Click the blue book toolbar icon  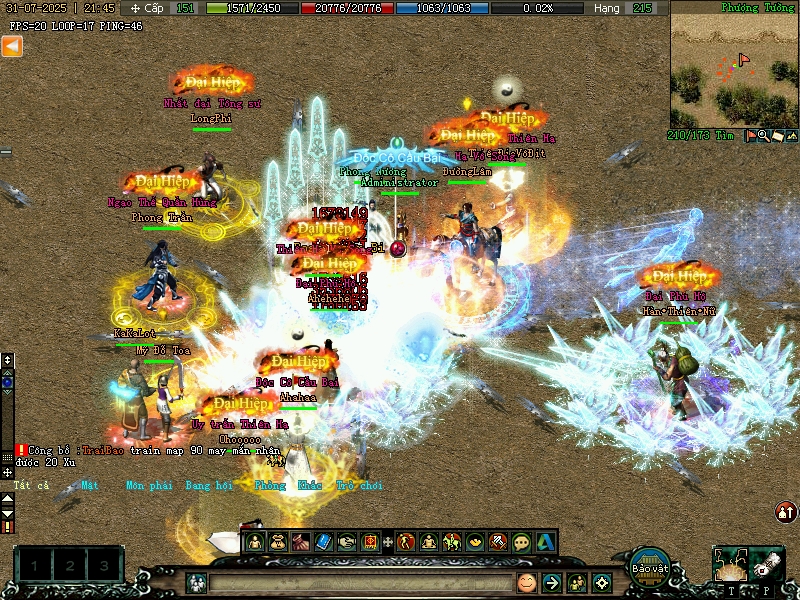pyautogui.click(x=323, y=542)
